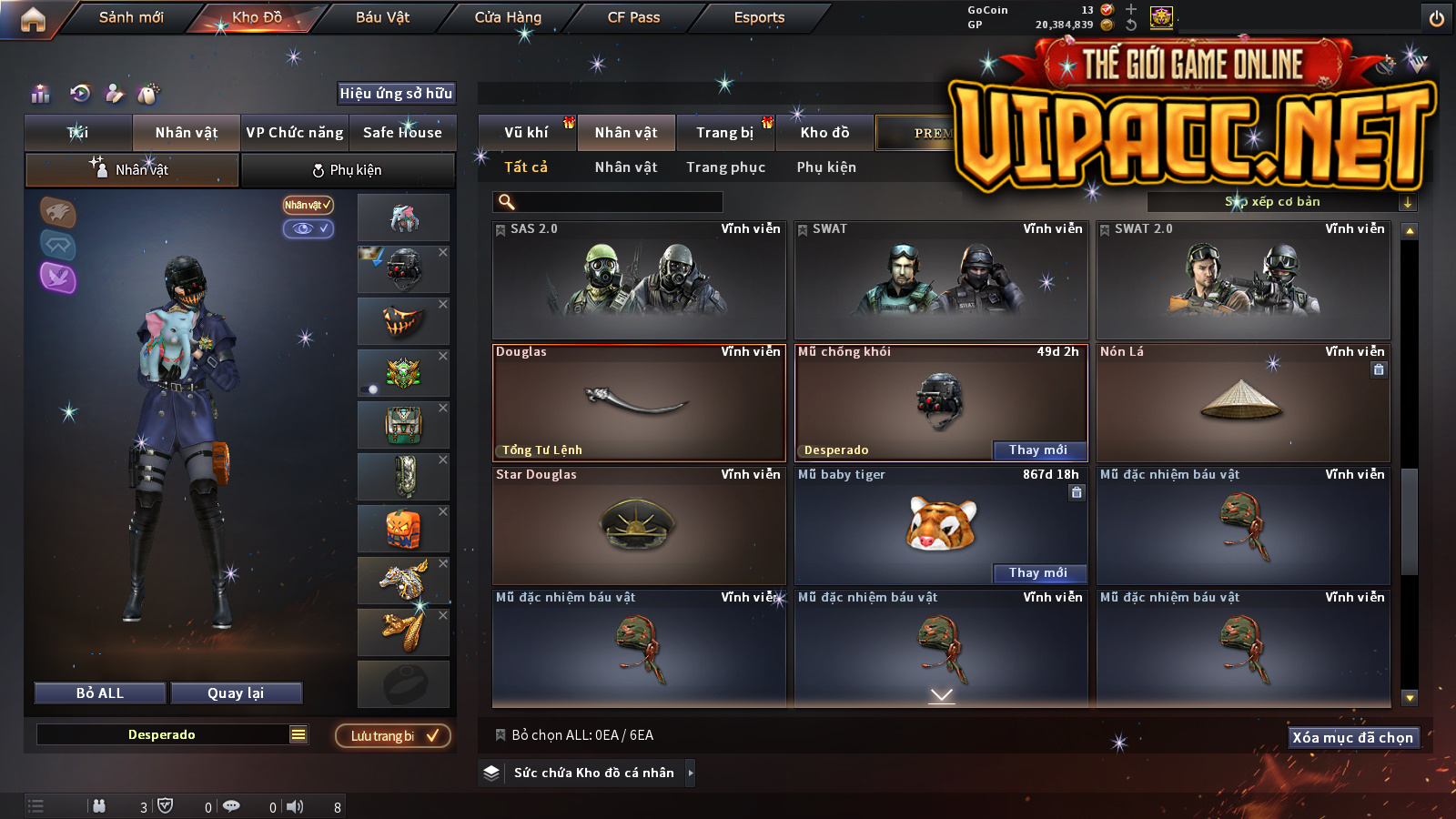Image resolution: width=1456 pixels, height=819 pixels.
Task: Switch to the Trang bị tab
Action: click(724, 133)
